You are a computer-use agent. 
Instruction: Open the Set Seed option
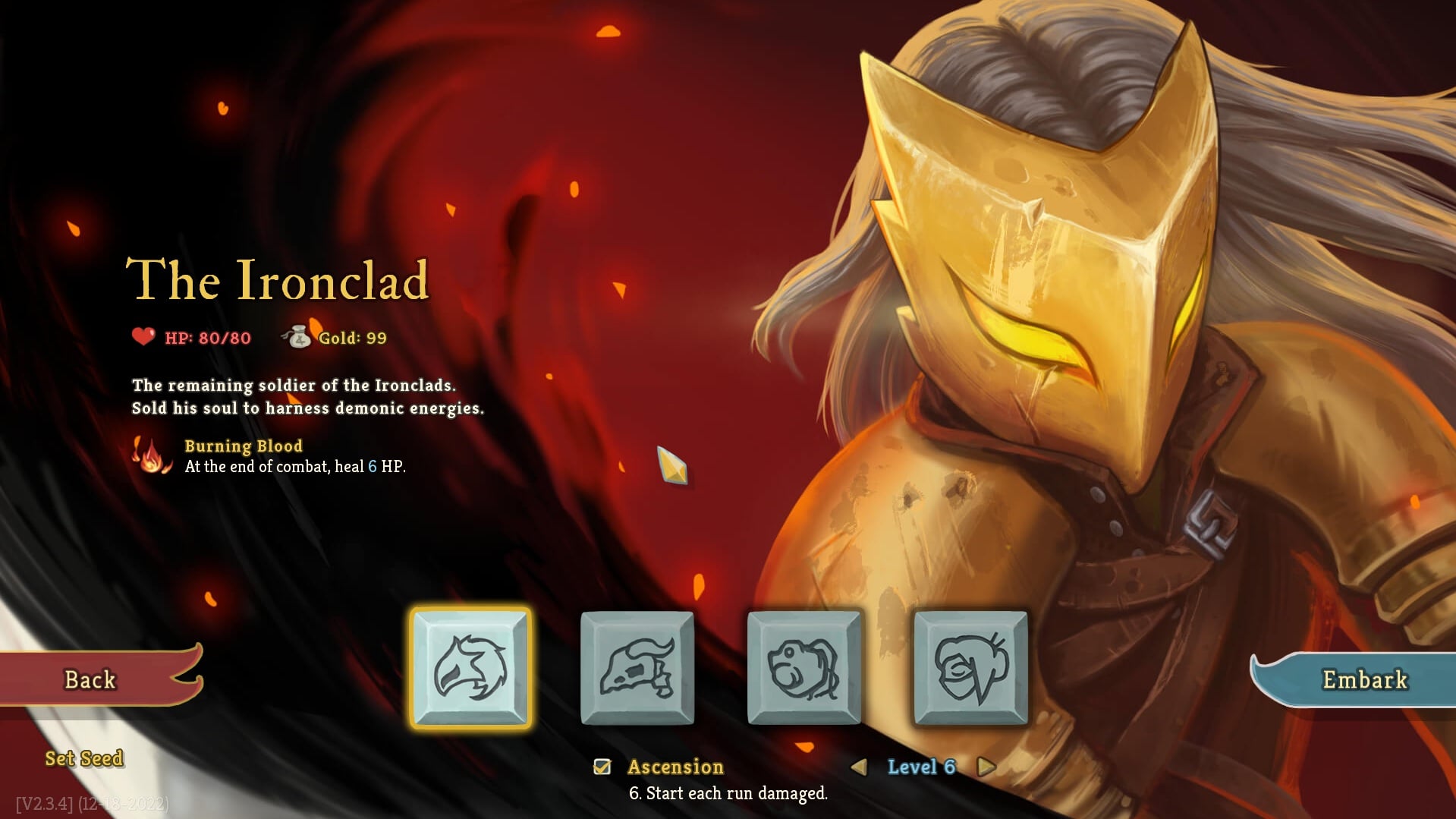click(84, 758)
